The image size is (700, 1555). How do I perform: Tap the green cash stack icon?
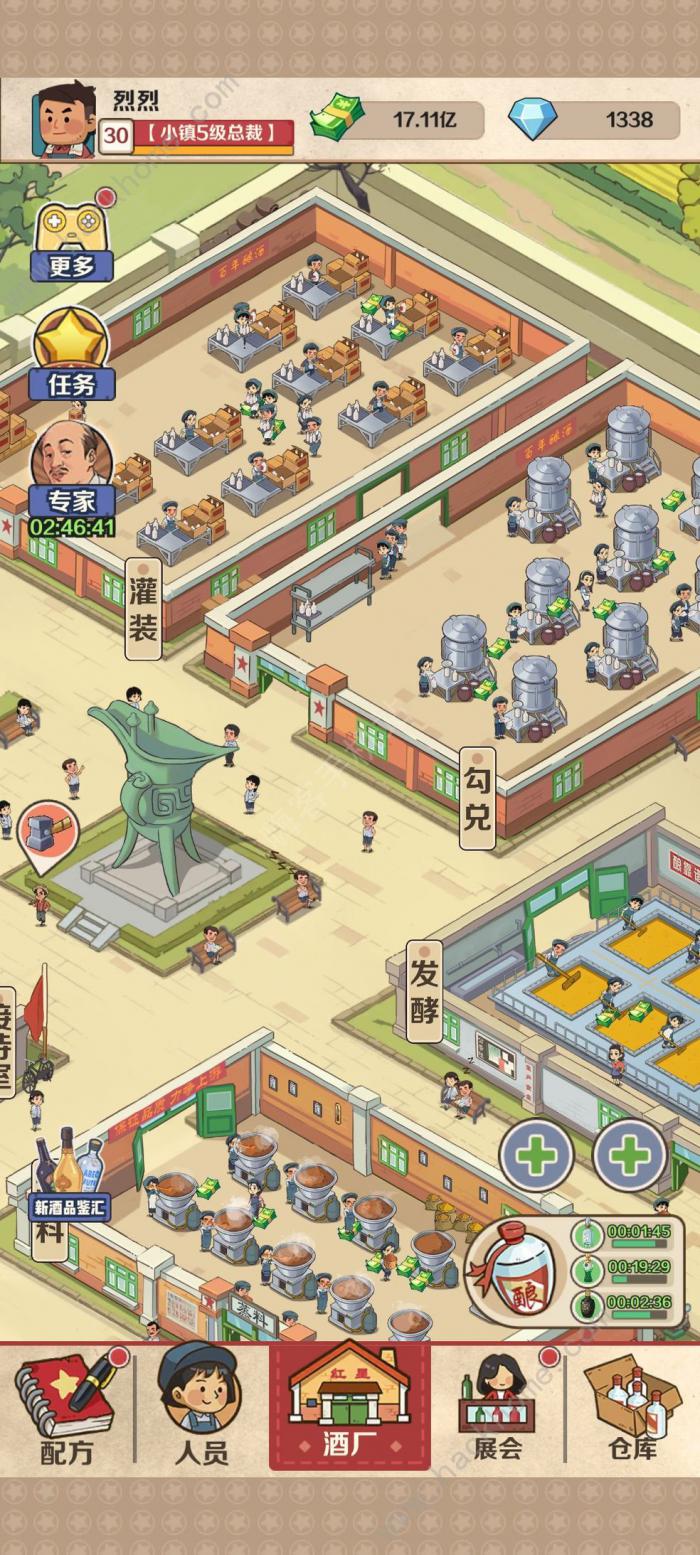(x=336, y=119)
